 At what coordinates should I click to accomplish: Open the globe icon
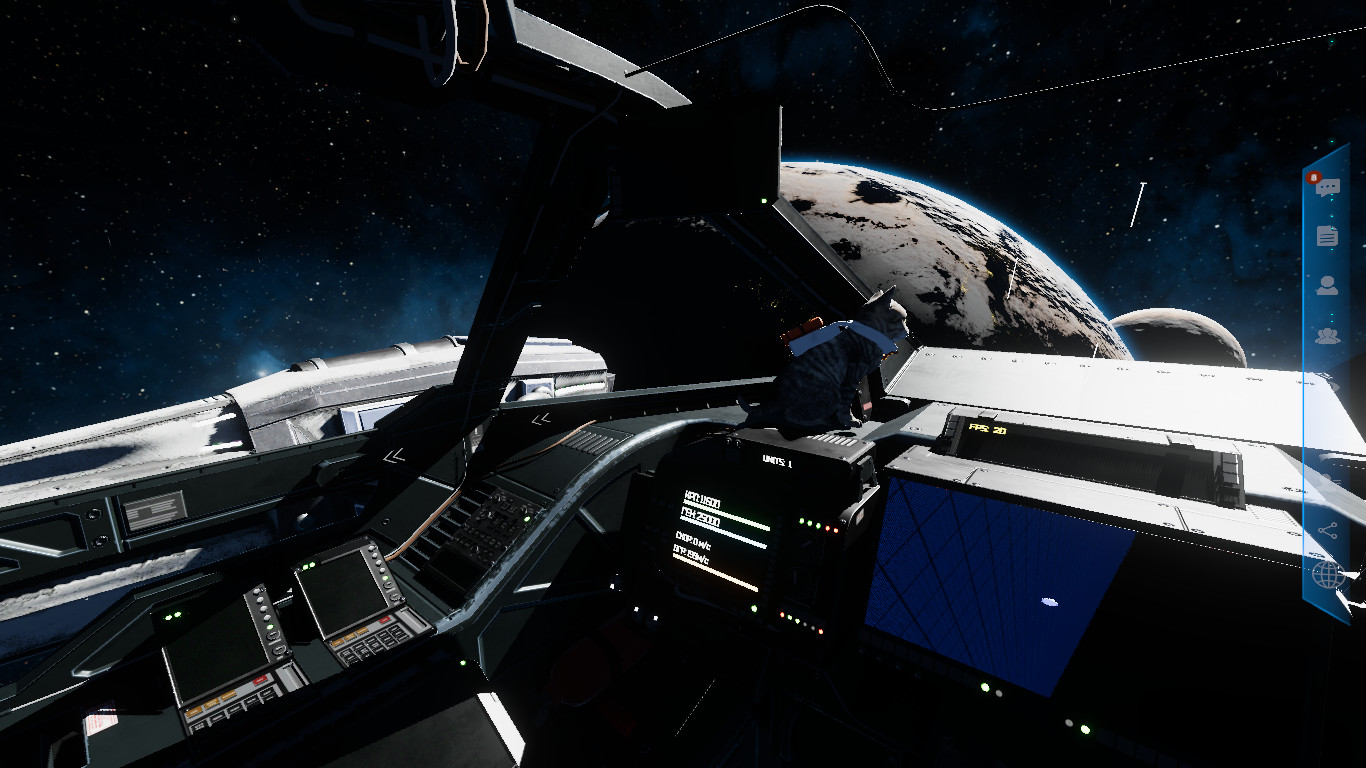pos(1327,575)
